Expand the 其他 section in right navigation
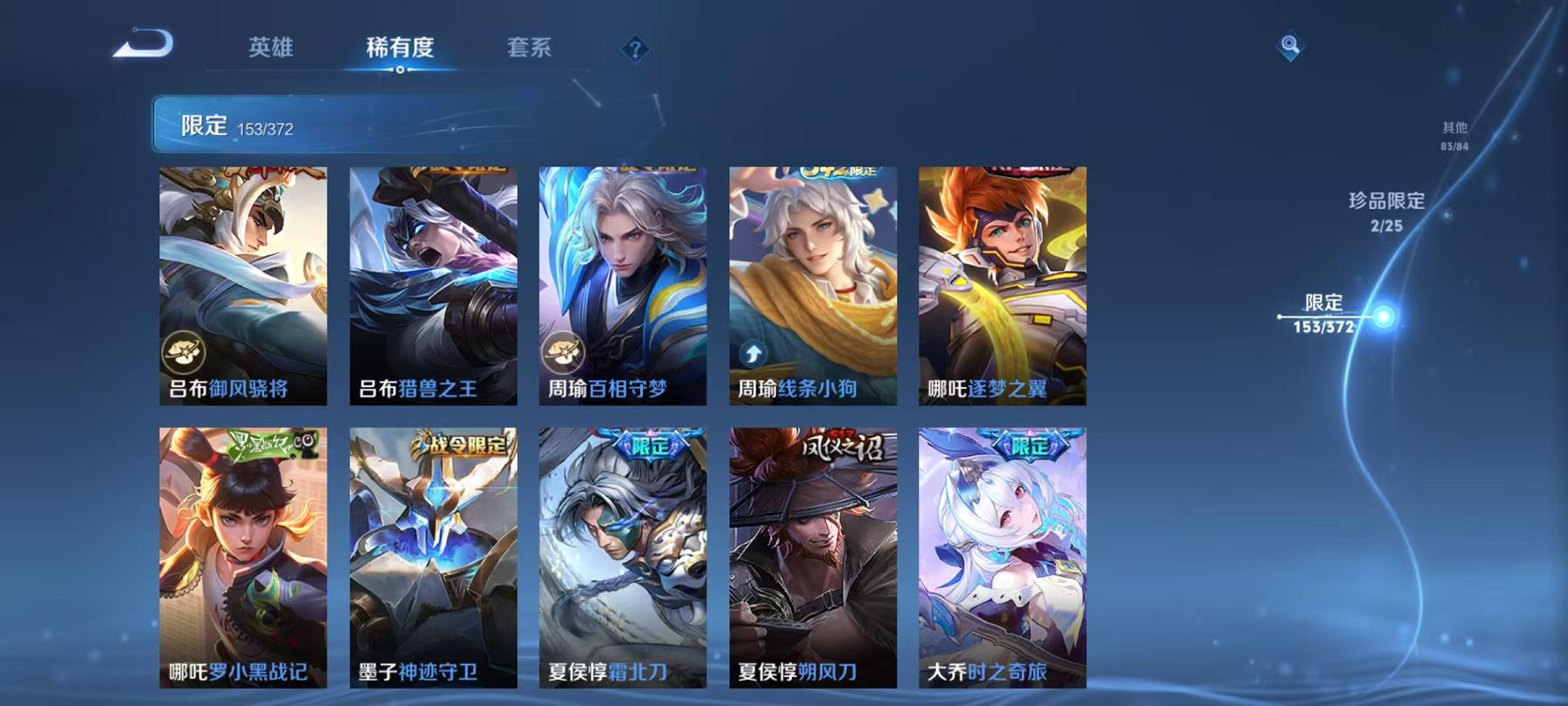This screenshot has width=1568, height=706. click(x=1454, y=132)
